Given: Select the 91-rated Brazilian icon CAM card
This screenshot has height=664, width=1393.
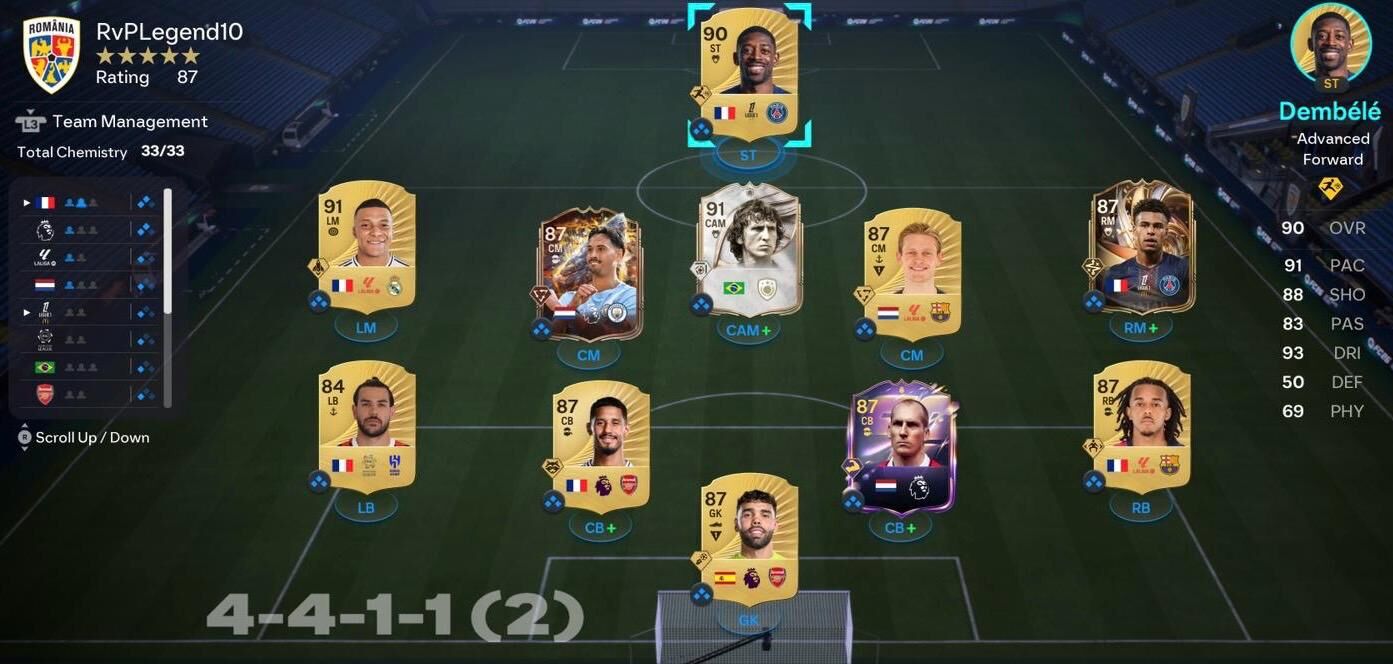Looking at the screenshot, I should 749,248.
